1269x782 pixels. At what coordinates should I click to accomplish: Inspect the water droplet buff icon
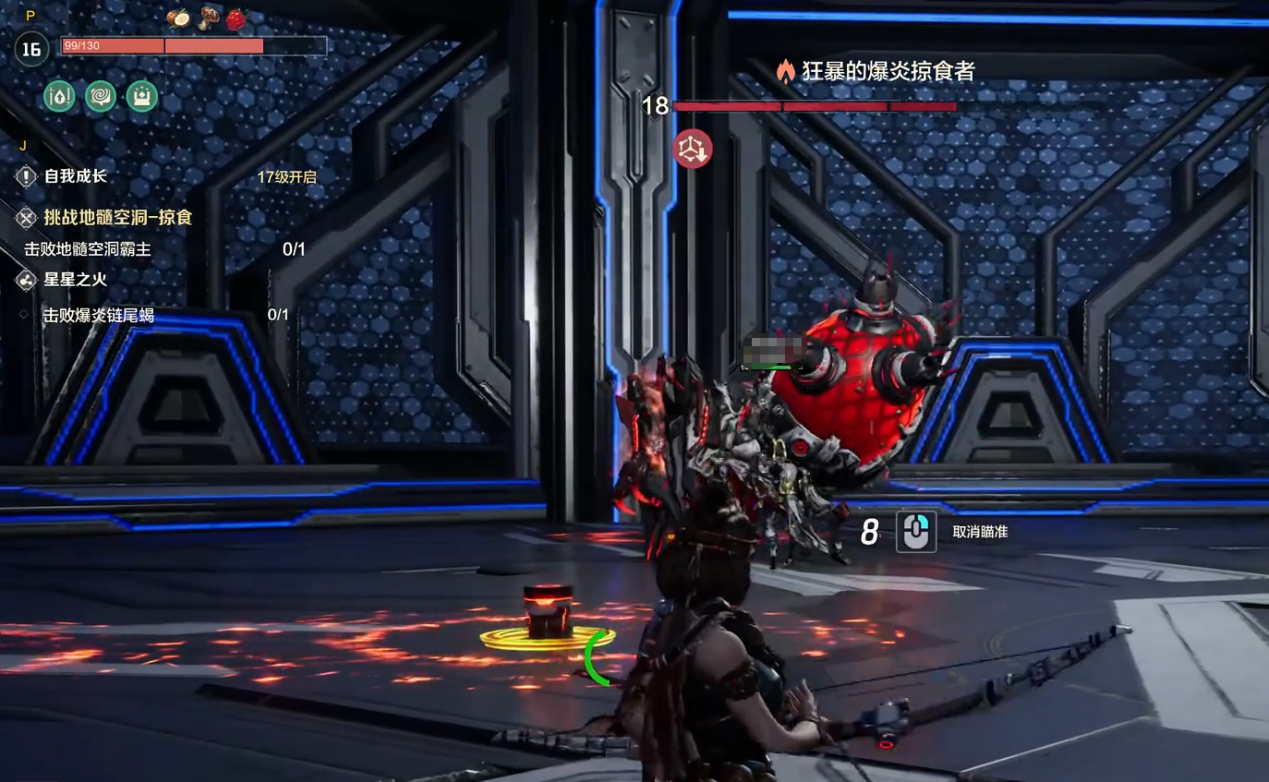tap(60, 96)
